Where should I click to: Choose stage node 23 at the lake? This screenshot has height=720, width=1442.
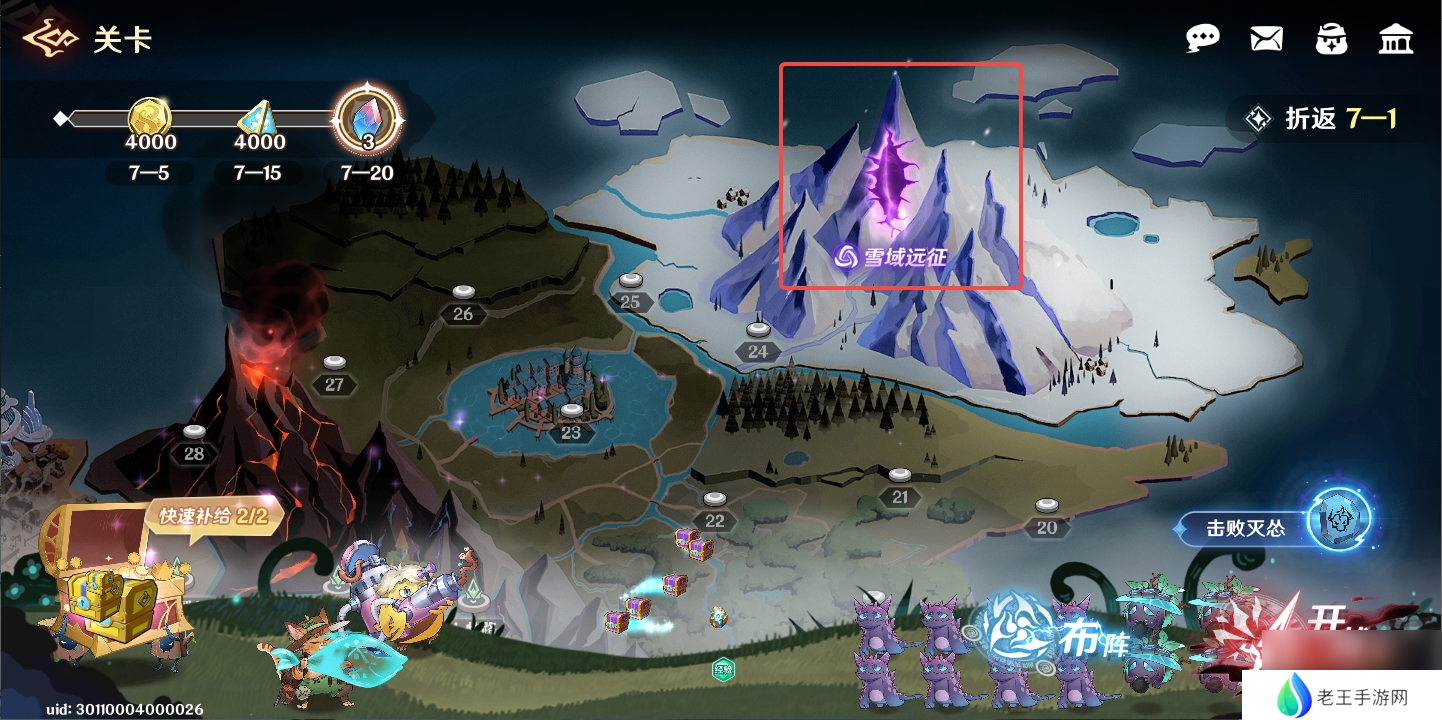click(x=571, y=424)
